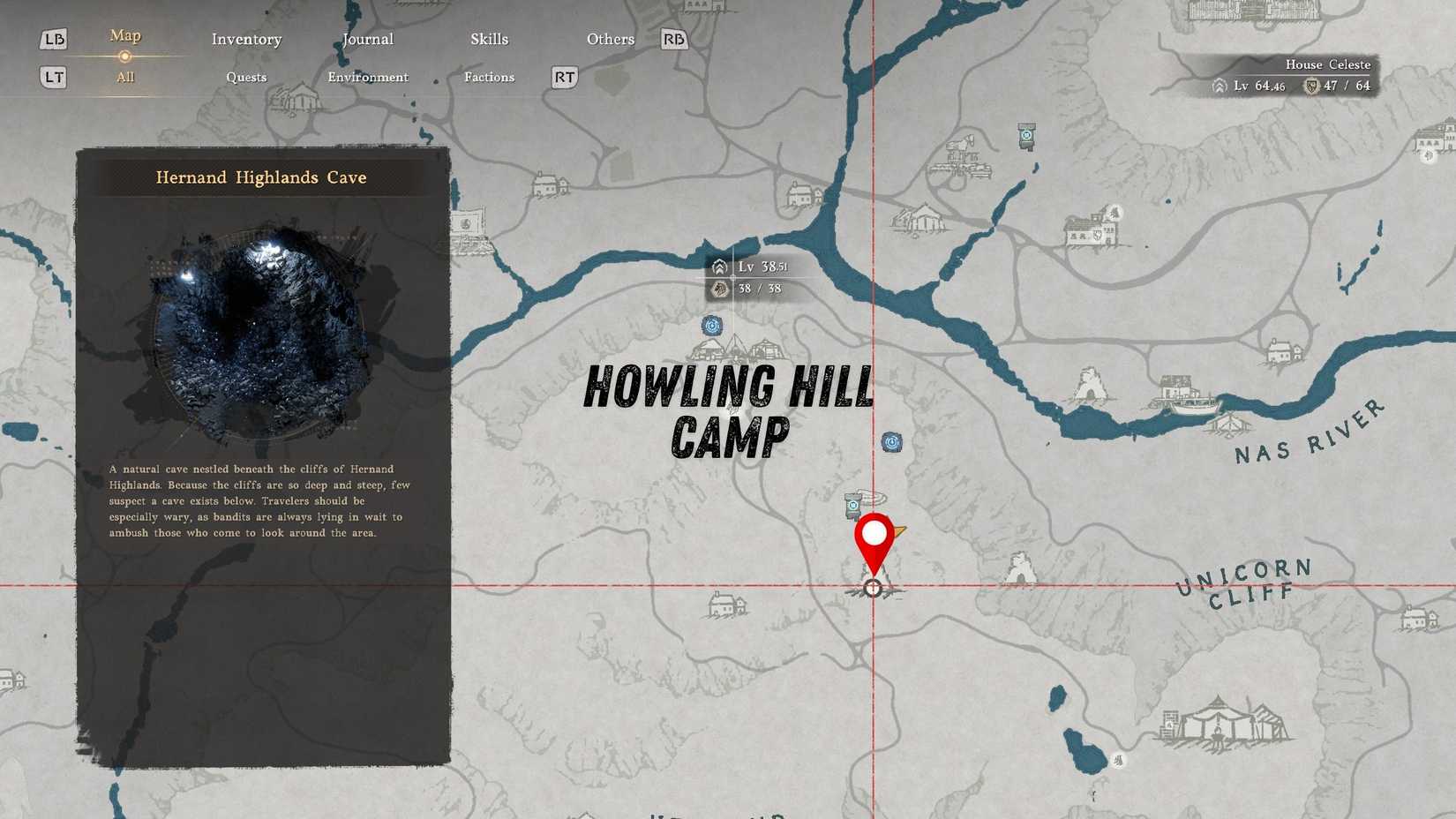
Task: Open the Journal menu
Action: (367, 39)
